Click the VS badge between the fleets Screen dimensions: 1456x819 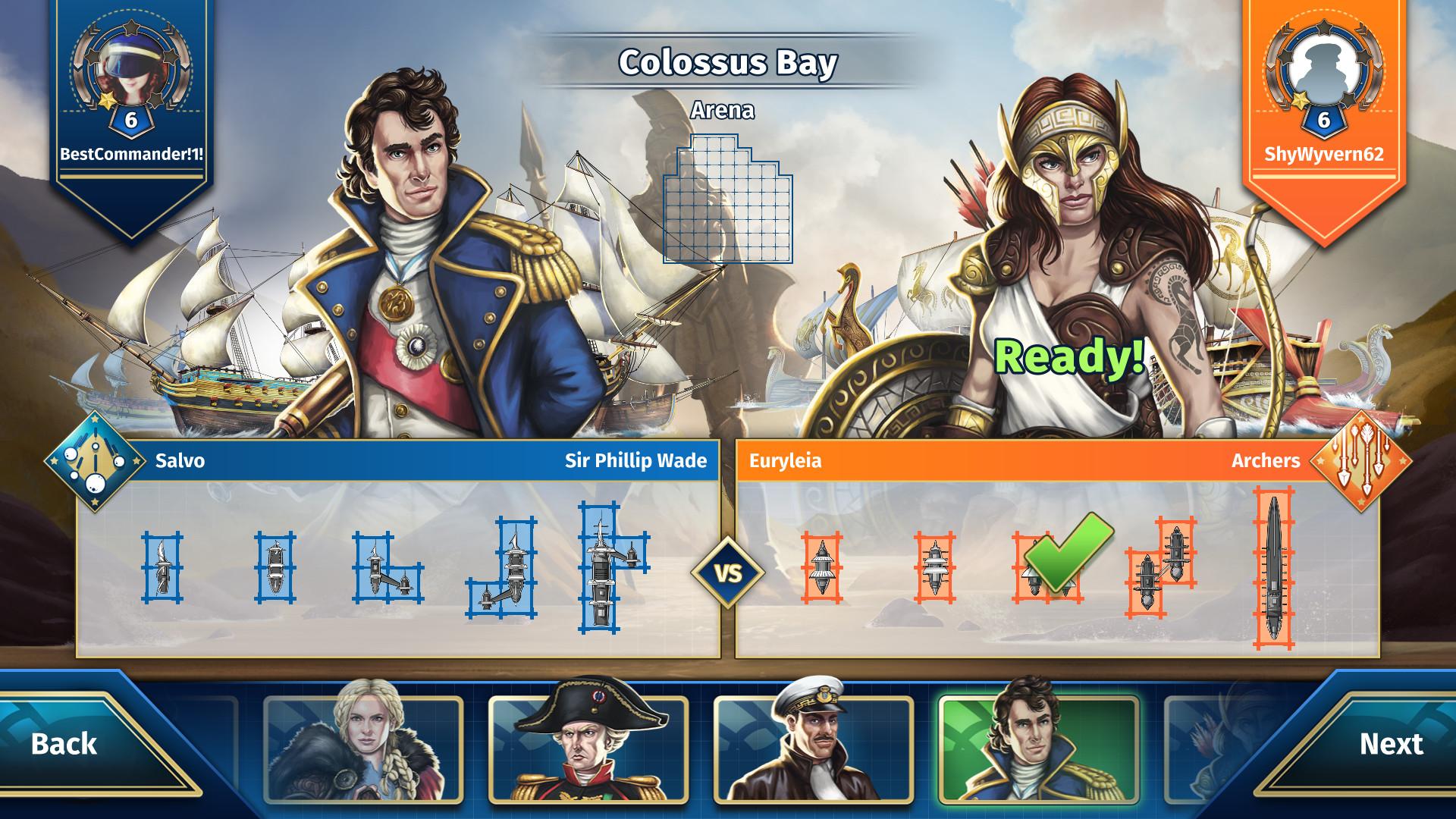click(x=728, y=574)
